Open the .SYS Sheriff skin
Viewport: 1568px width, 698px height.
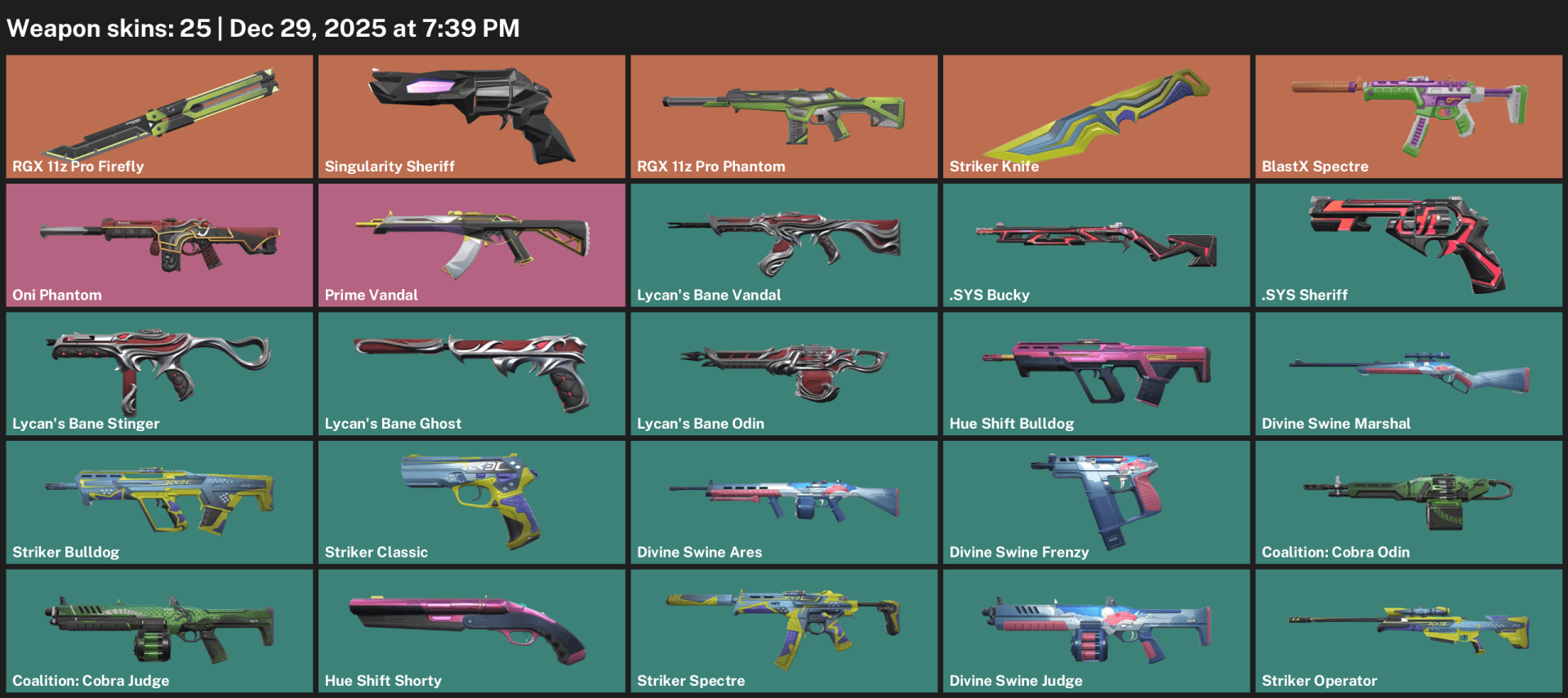pyautogui.click(x=1407, y=243)
